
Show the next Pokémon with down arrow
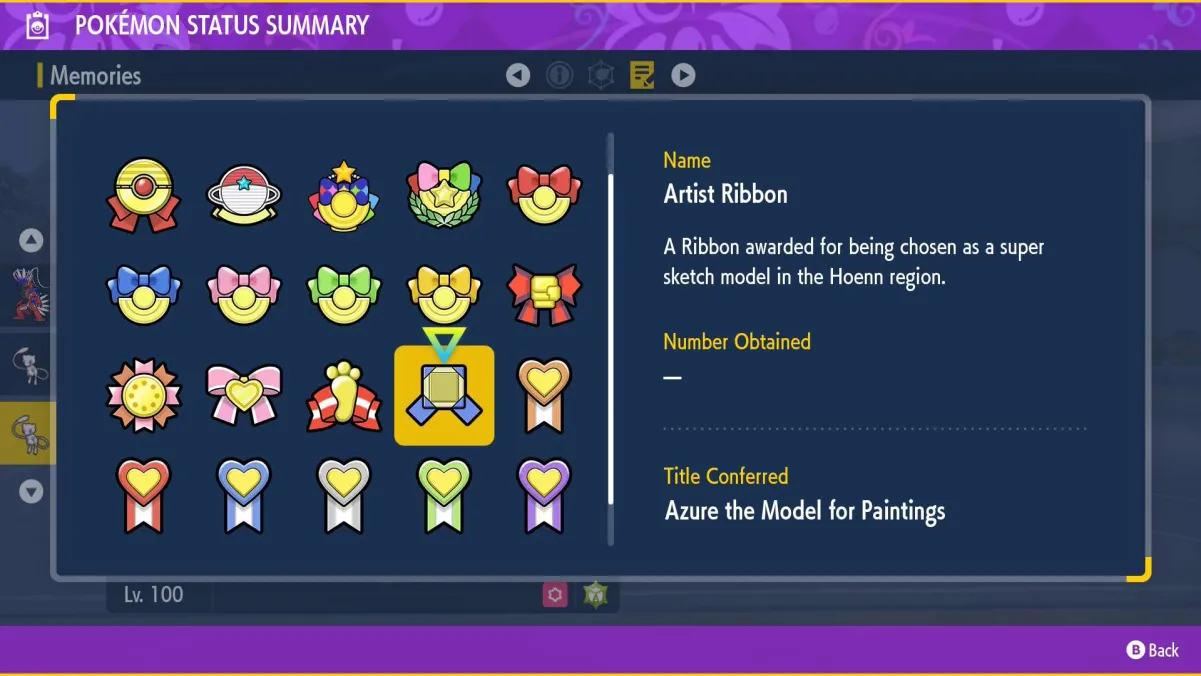(x=31, y=491)
